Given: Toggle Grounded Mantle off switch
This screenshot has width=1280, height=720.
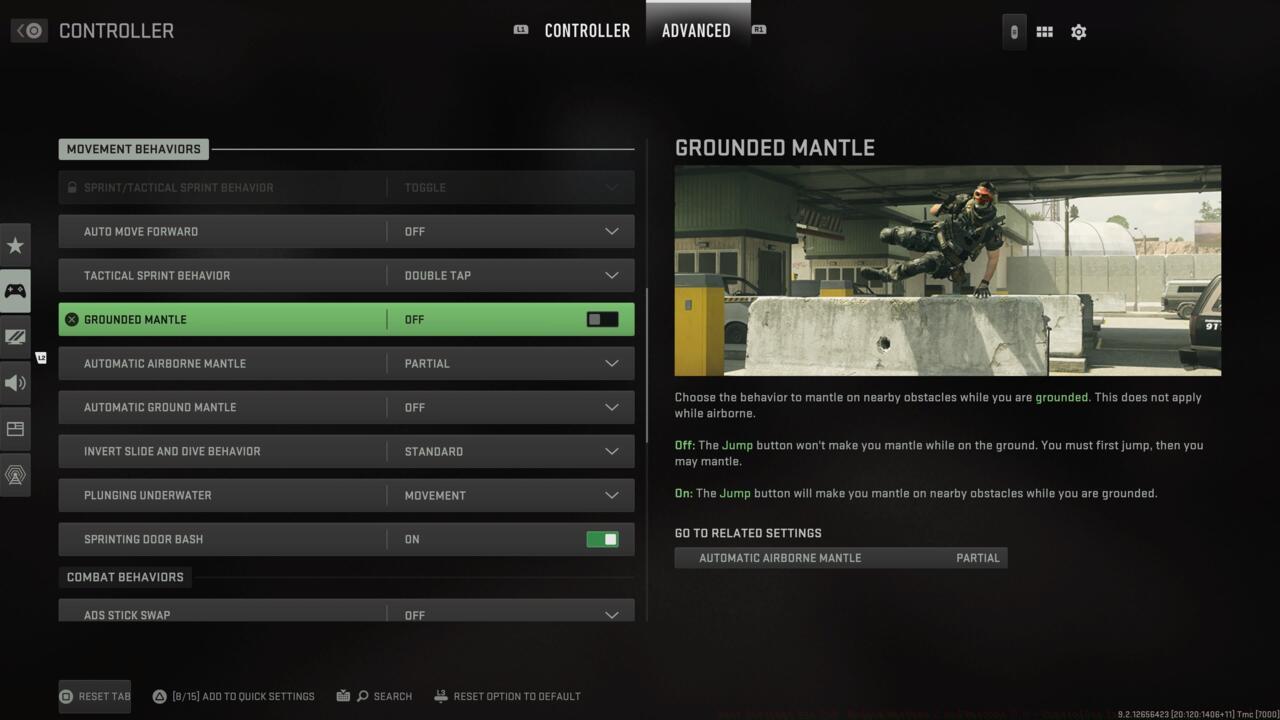Looking at the screenshot, I should pos(602,319).
